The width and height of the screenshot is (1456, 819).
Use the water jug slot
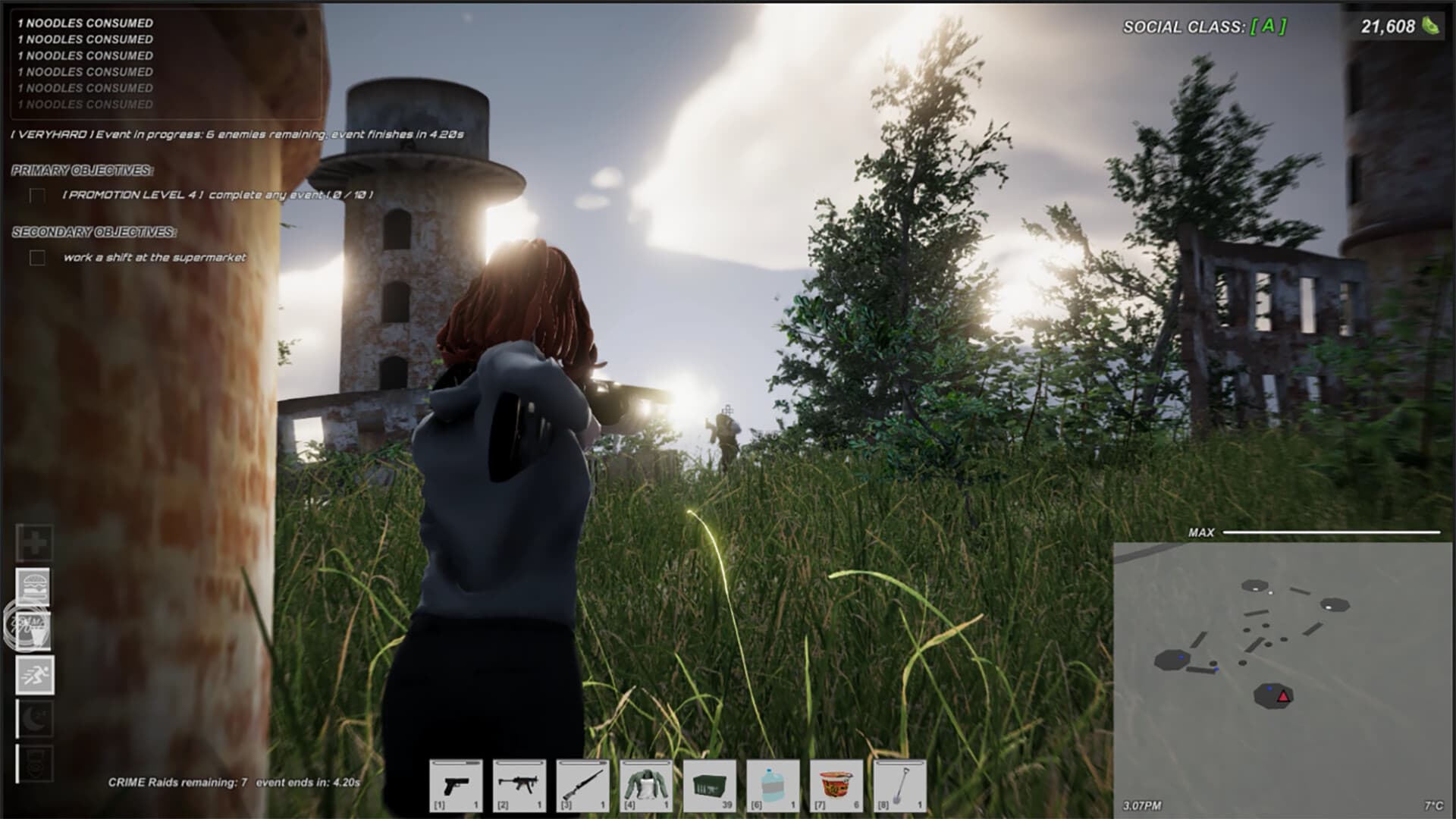(x=773, y=786)
